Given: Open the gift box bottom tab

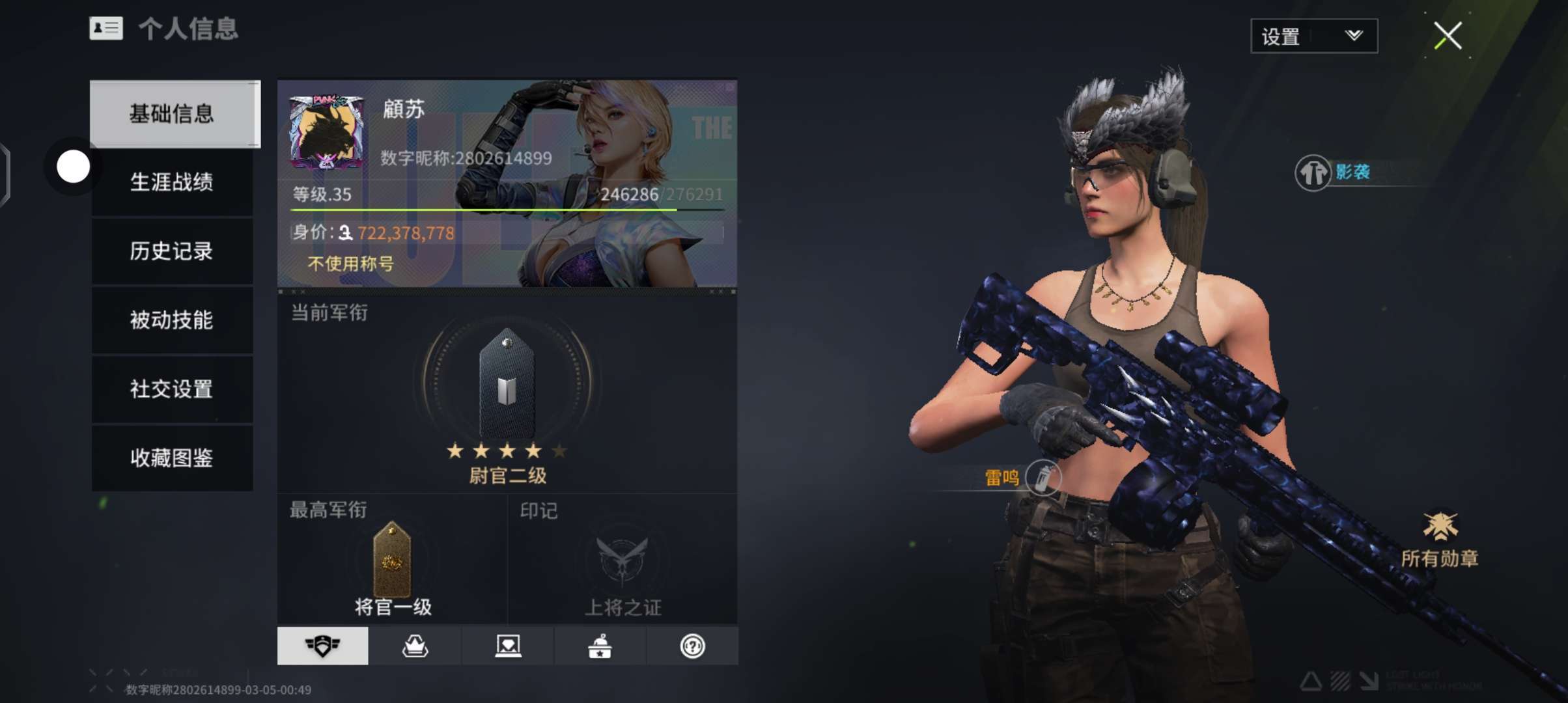Looking at the screenshot, I should pyautogui.click(x=600, y=646).
